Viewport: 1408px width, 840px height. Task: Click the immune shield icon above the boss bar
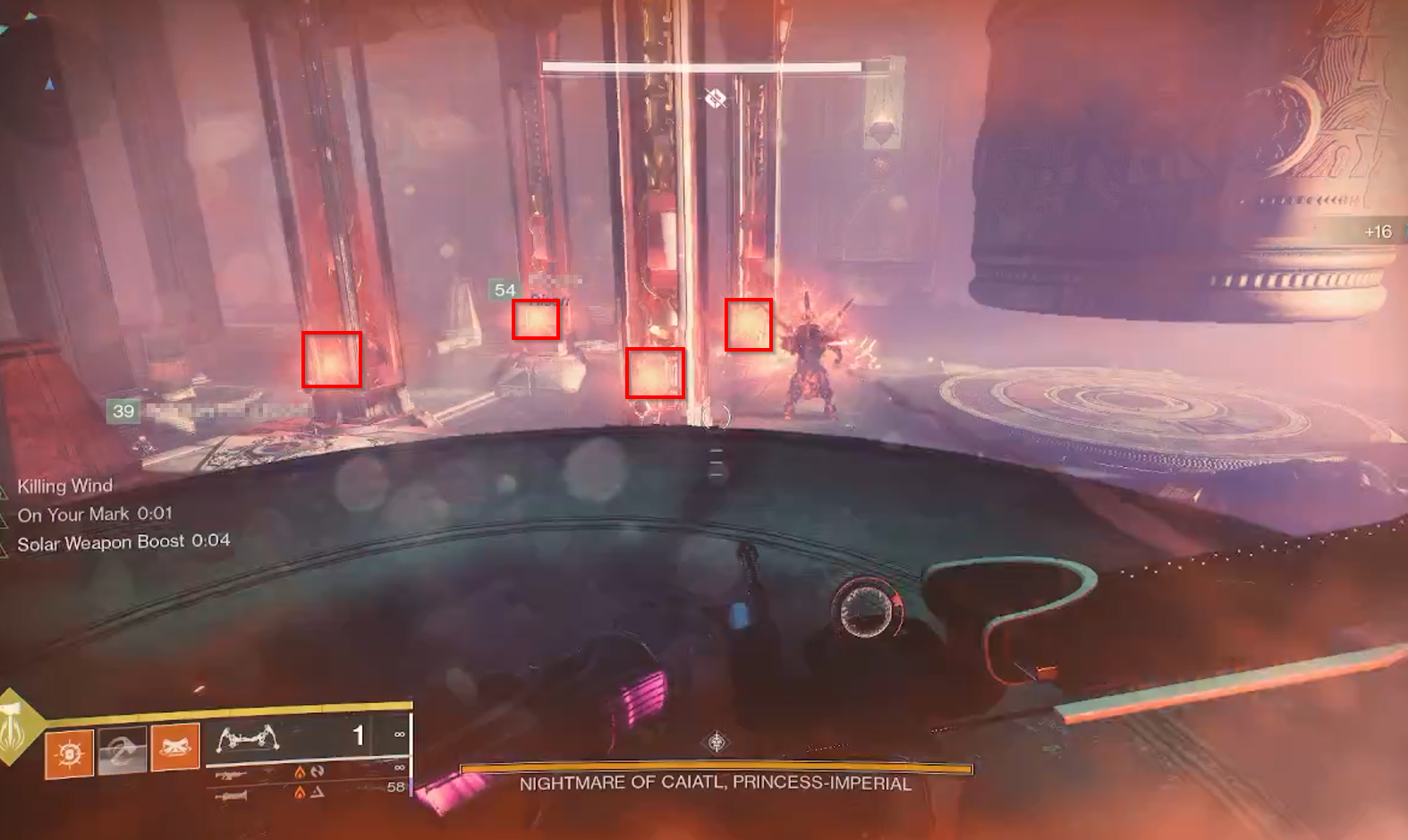716,98
